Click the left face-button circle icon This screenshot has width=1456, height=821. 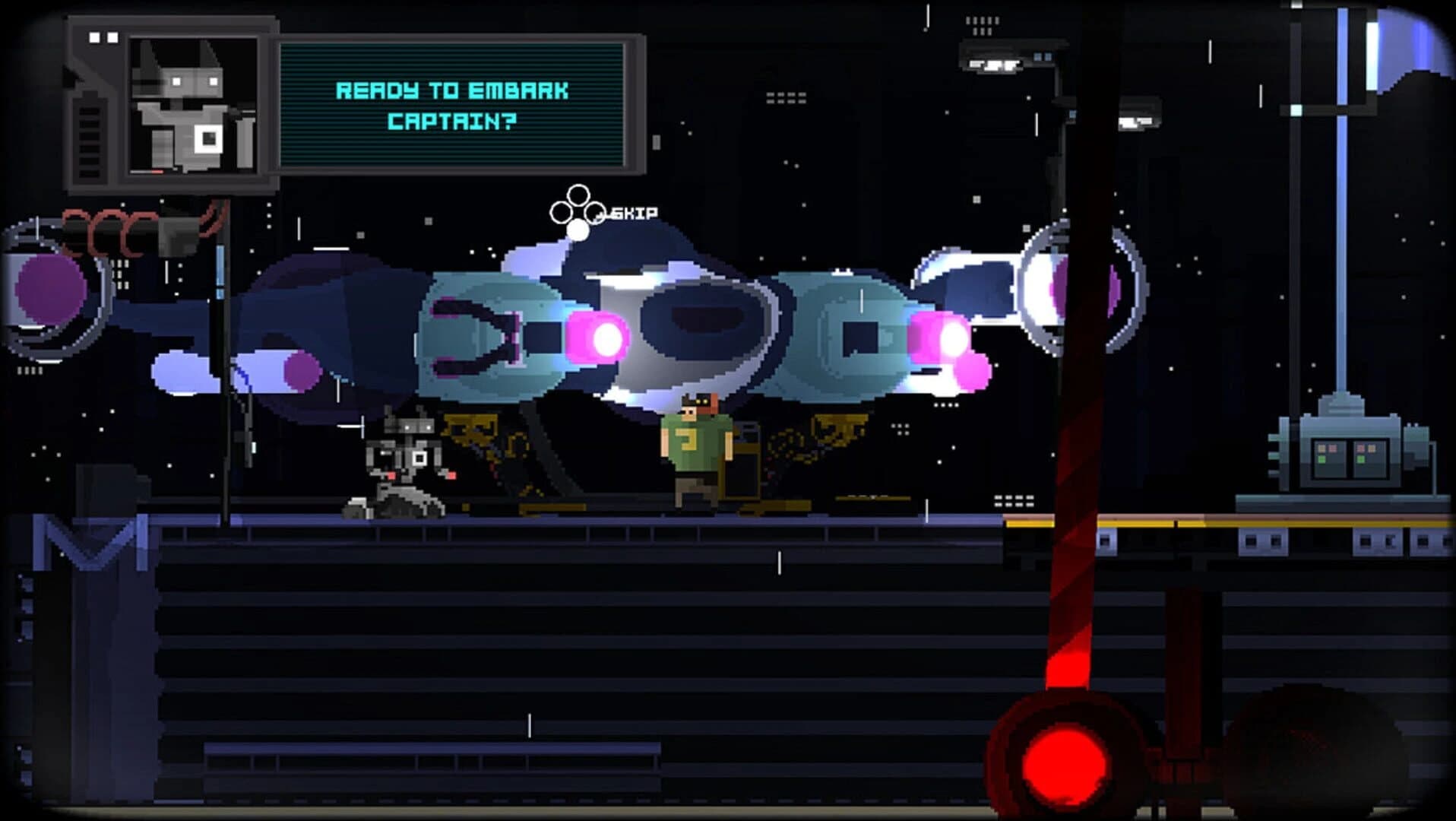coord(562,212)
